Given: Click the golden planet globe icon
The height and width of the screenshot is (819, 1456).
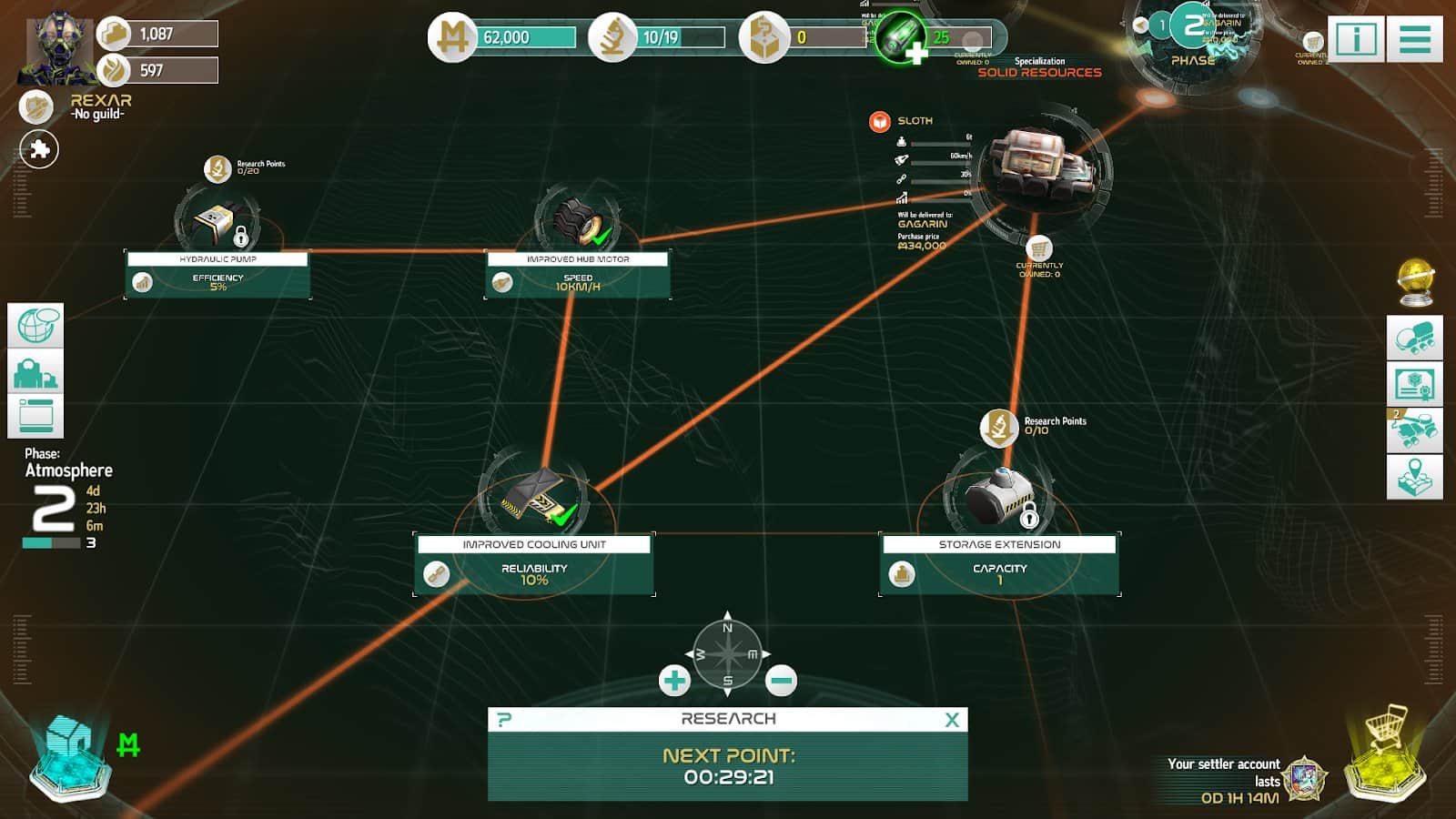Looking at the screenshot, I should click(1415, 282).
